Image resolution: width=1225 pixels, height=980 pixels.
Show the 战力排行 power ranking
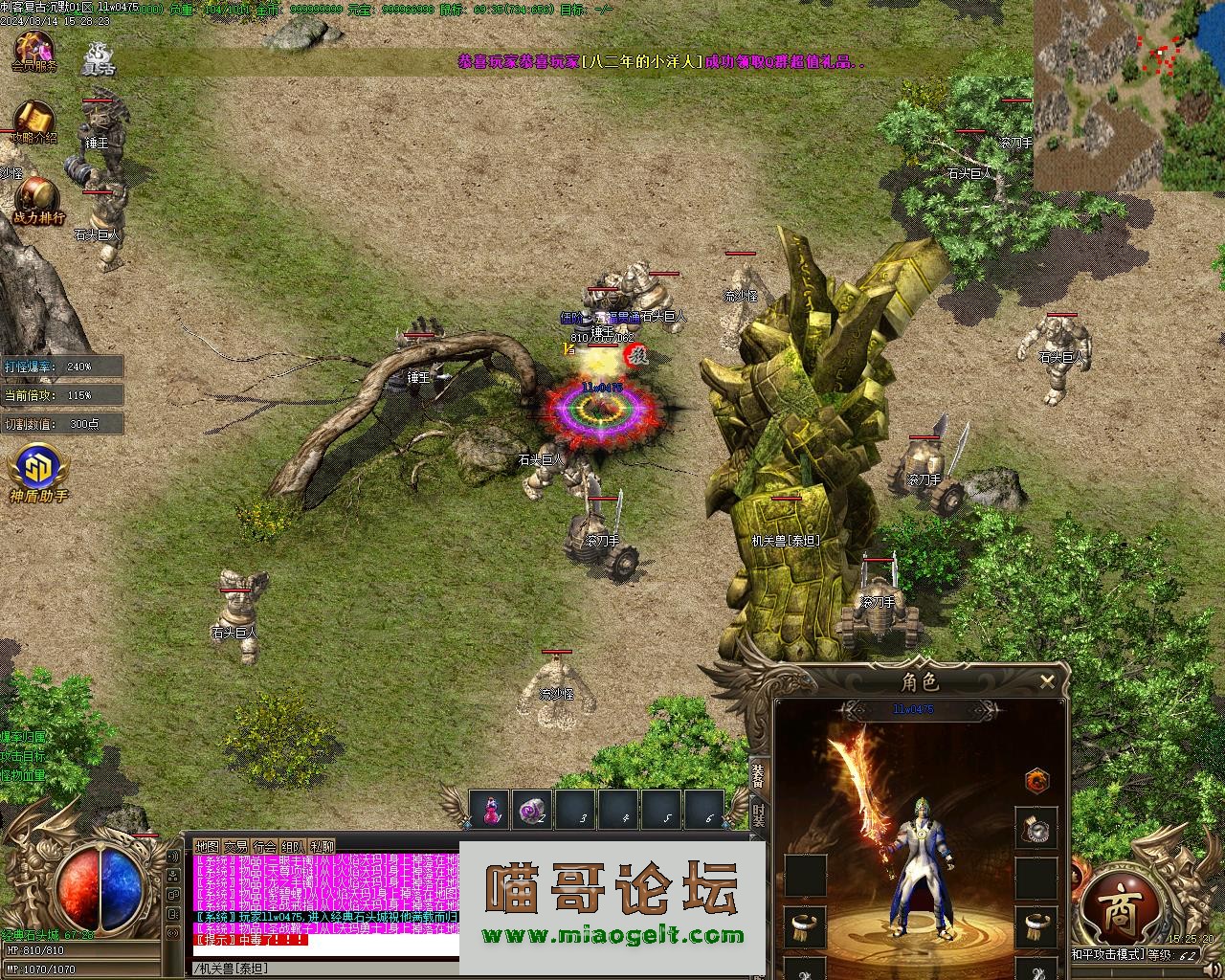click(x=38, y=201)
